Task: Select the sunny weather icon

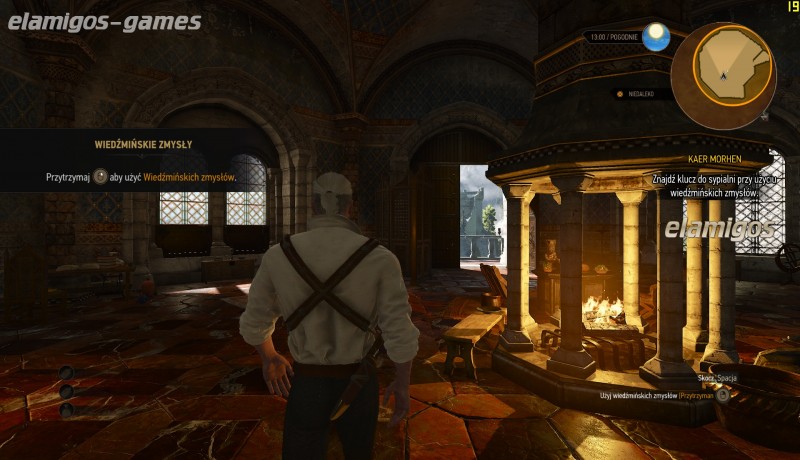Action: point(656,39)
